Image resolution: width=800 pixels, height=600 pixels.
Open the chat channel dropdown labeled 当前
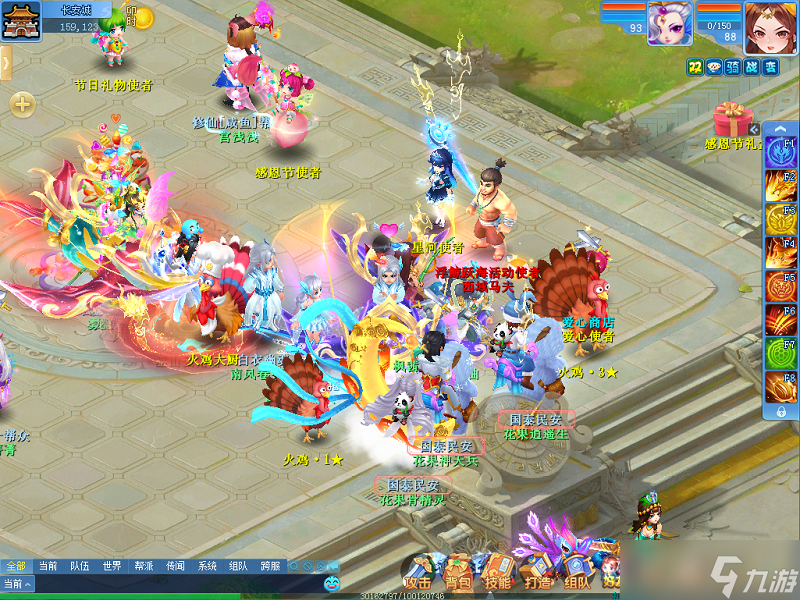pos(17,583)
